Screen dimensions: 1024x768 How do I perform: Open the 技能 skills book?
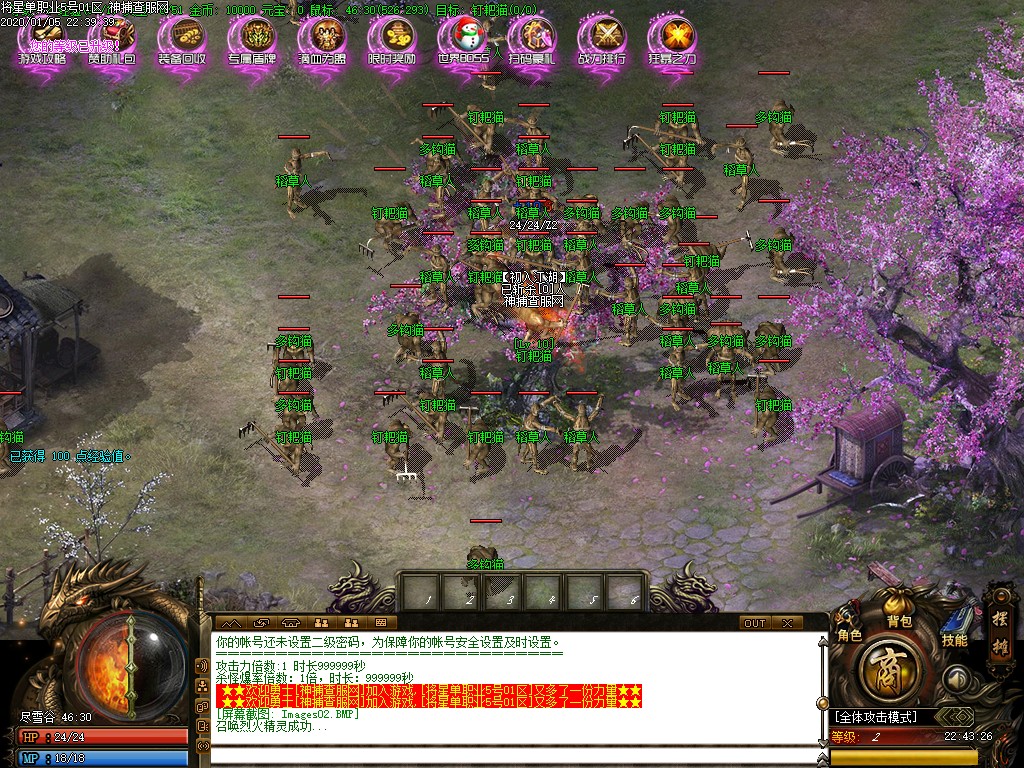coord(955,627)
